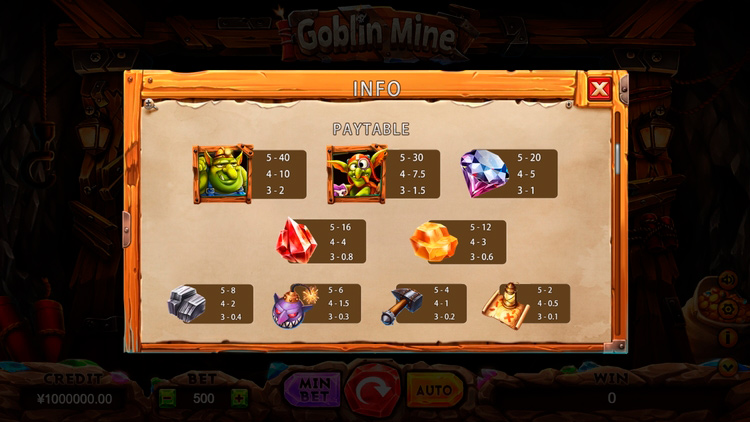The image size is (750, 422).
Task: Increase the bet with the plus button
Action: point(239,398)
